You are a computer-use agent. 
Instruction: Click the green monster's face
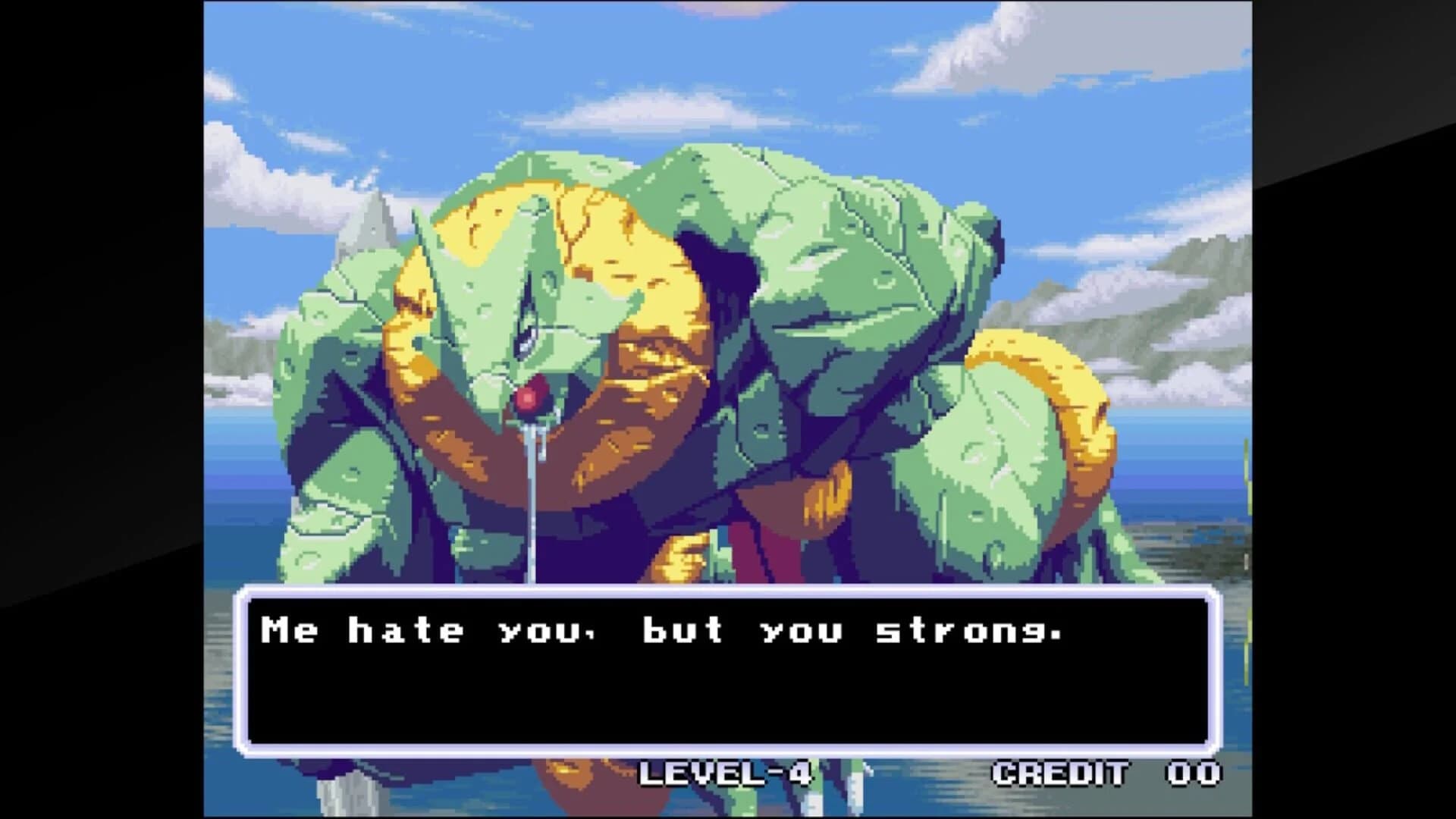pyautogui.click(x=531, y=341)
